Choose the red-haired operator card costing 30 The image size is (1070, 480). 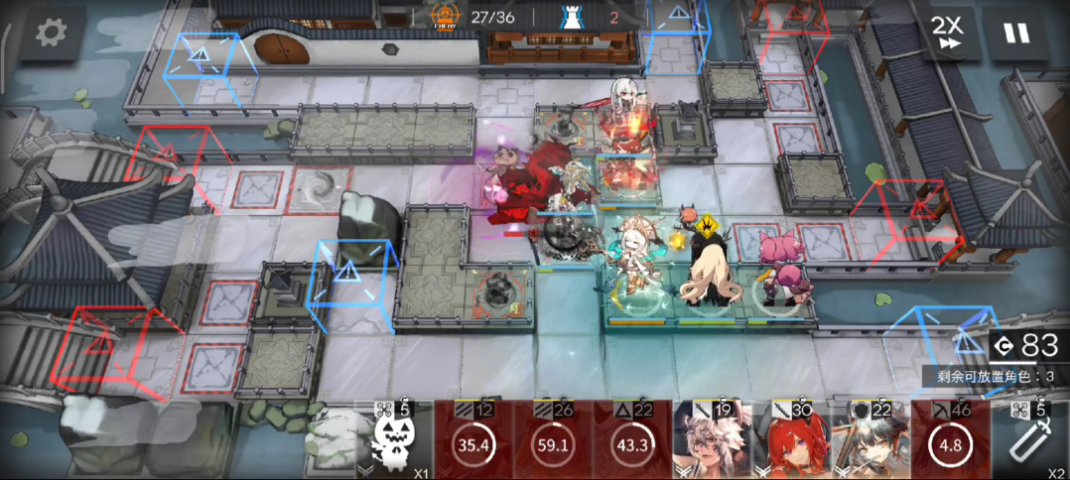pos(791,441)
